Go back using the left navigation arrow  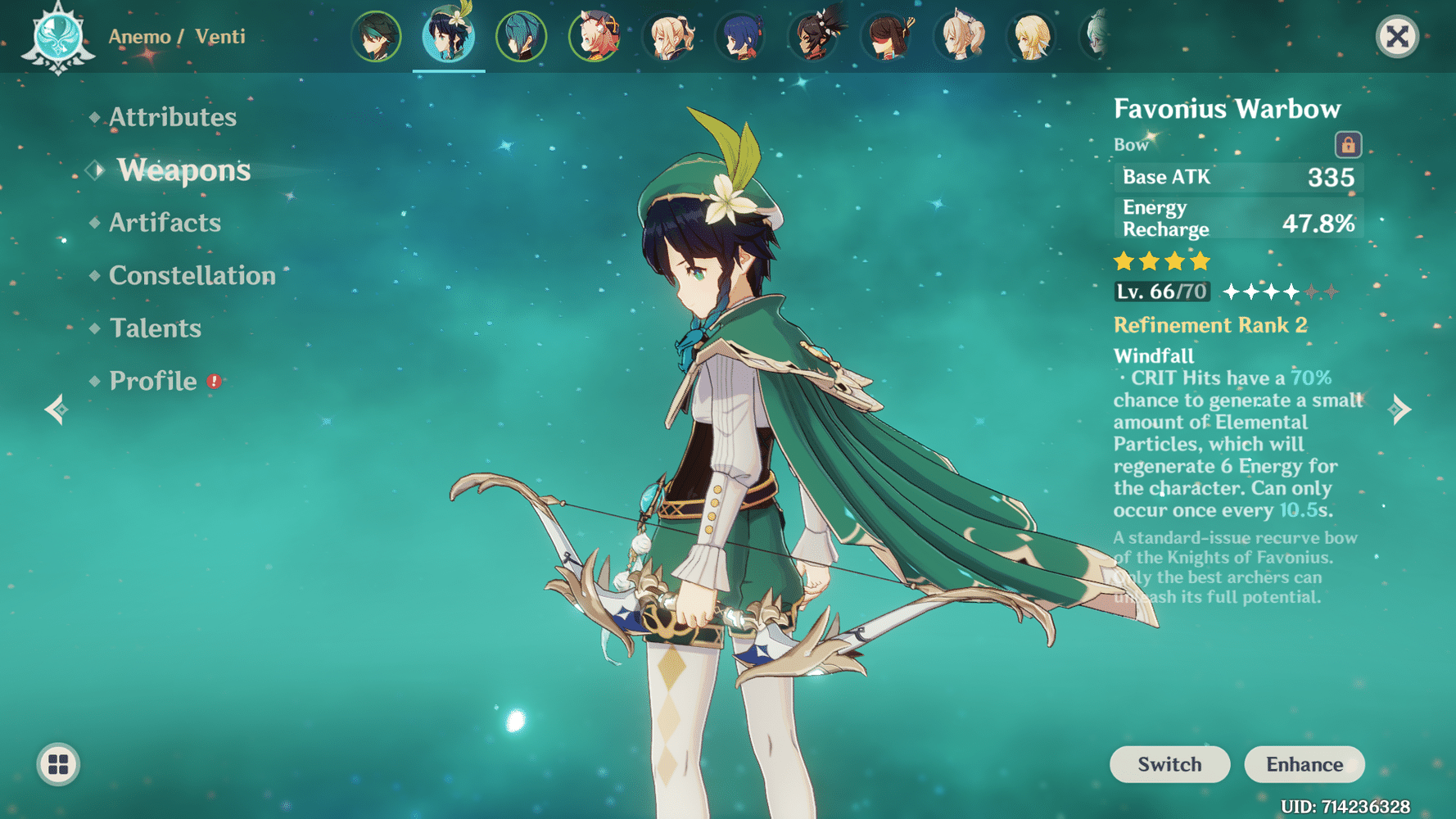point(56,409)
